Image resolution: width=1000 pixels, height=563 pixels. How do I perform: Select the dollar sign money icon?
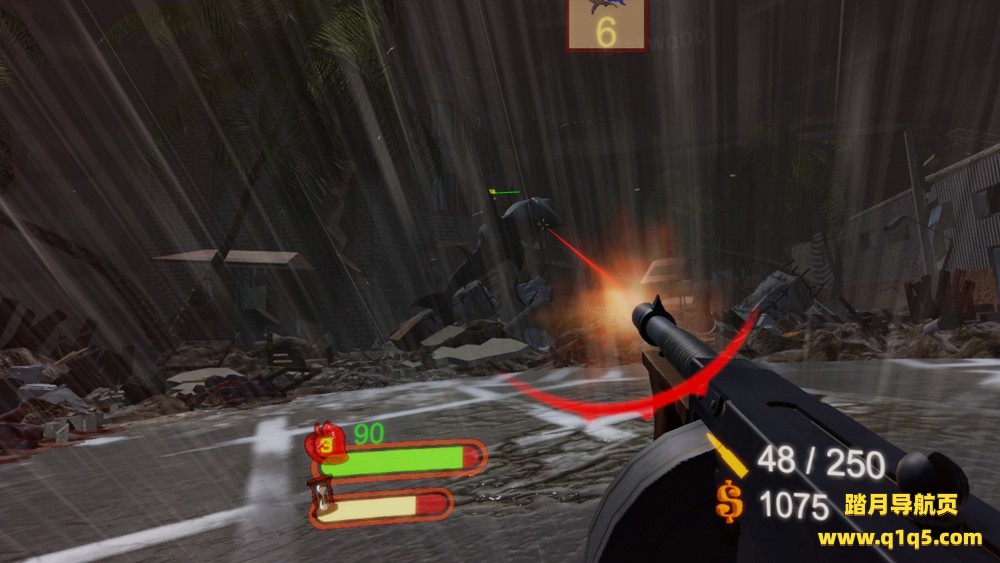point(730,501)
